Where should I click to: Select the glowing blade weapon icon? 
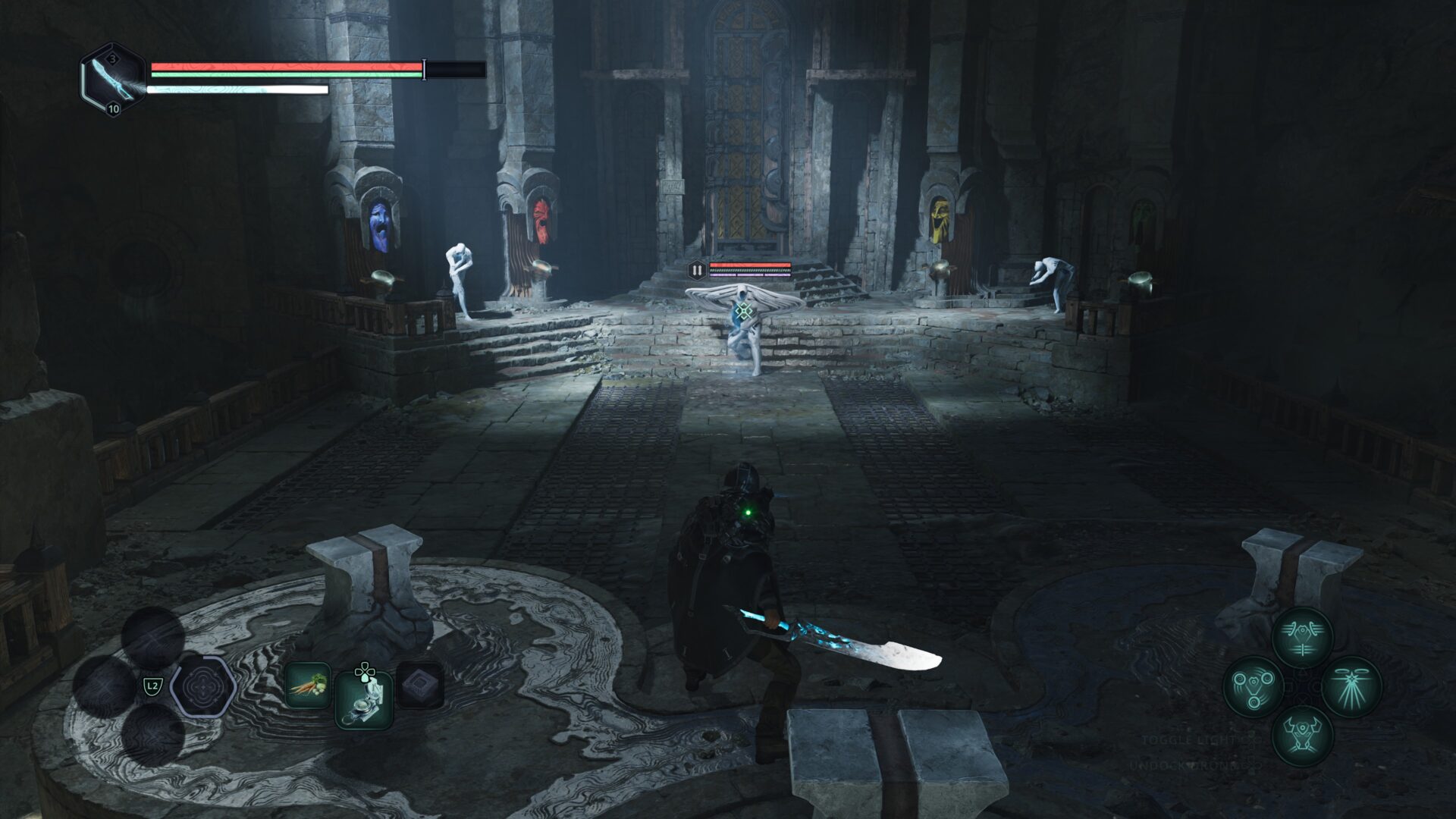(113, 80)
